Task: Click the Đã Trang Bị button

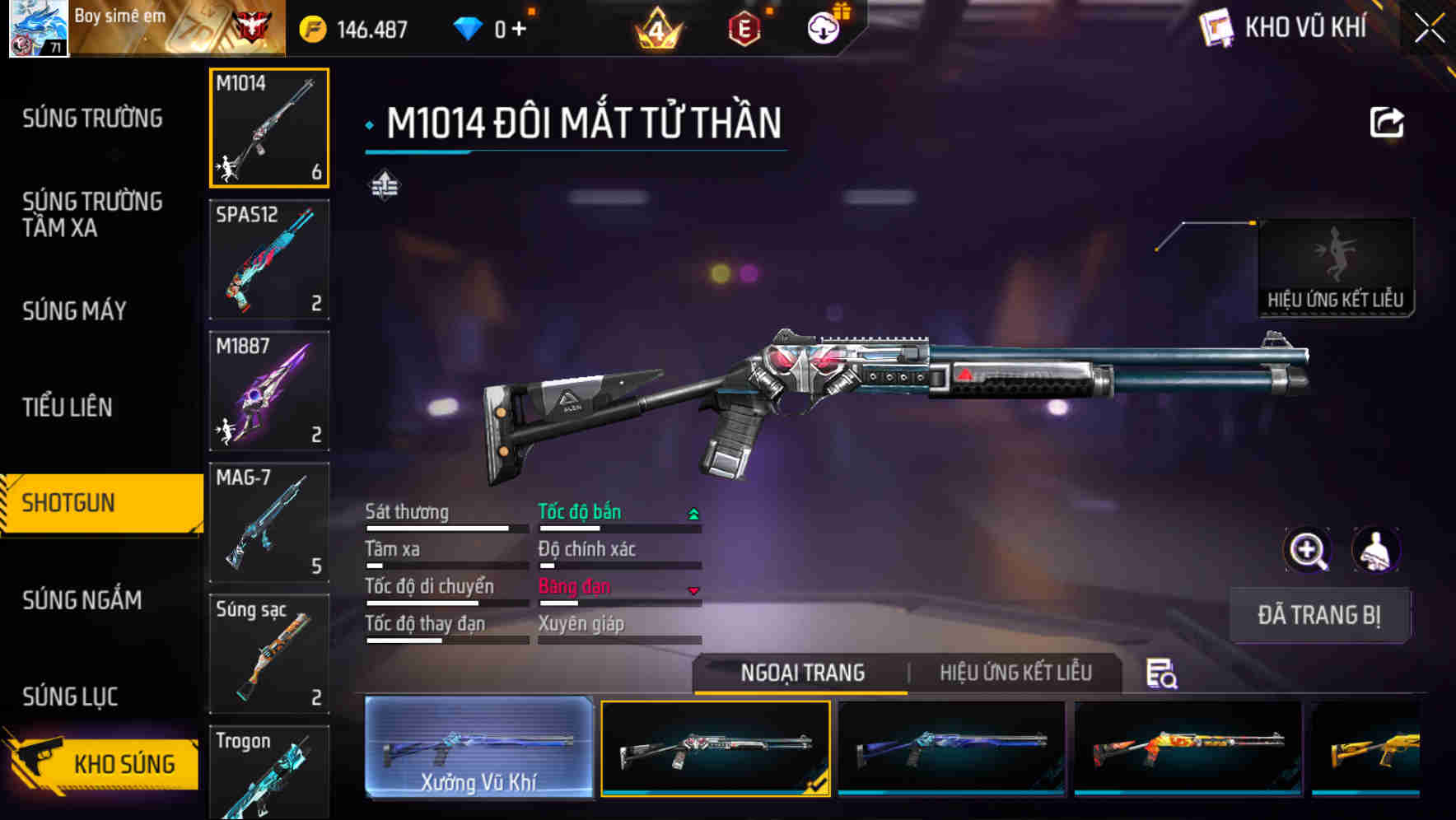Action: (1318, 615)
